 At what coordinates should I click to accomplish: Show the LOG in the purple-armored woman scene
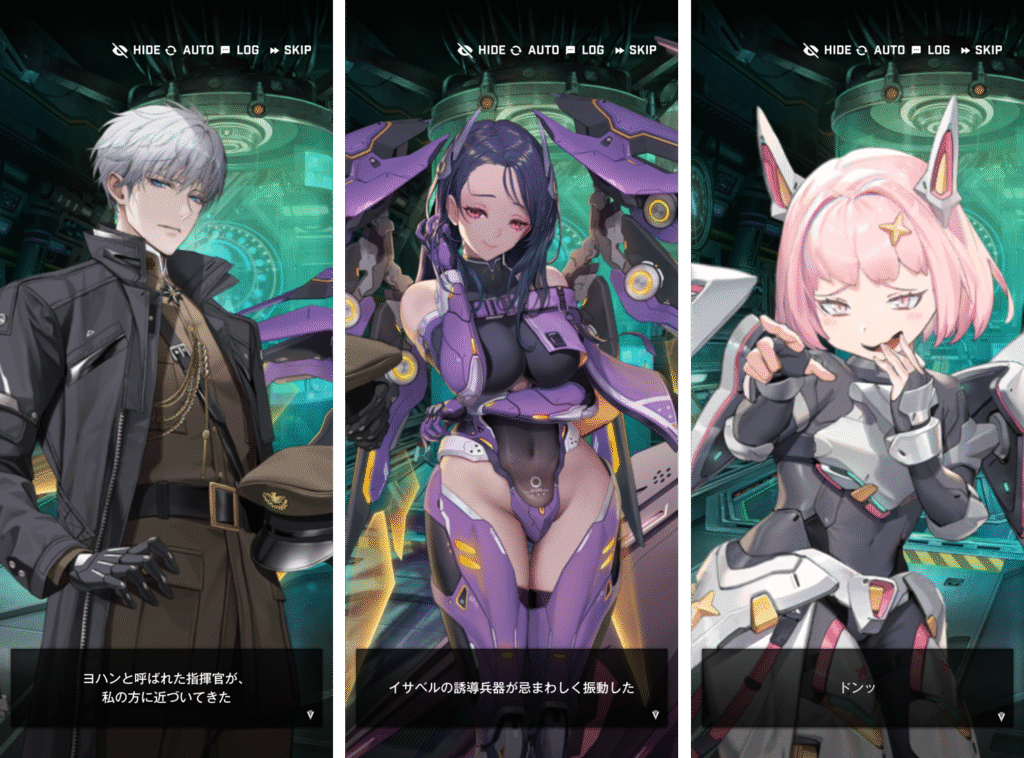point(585,50)
